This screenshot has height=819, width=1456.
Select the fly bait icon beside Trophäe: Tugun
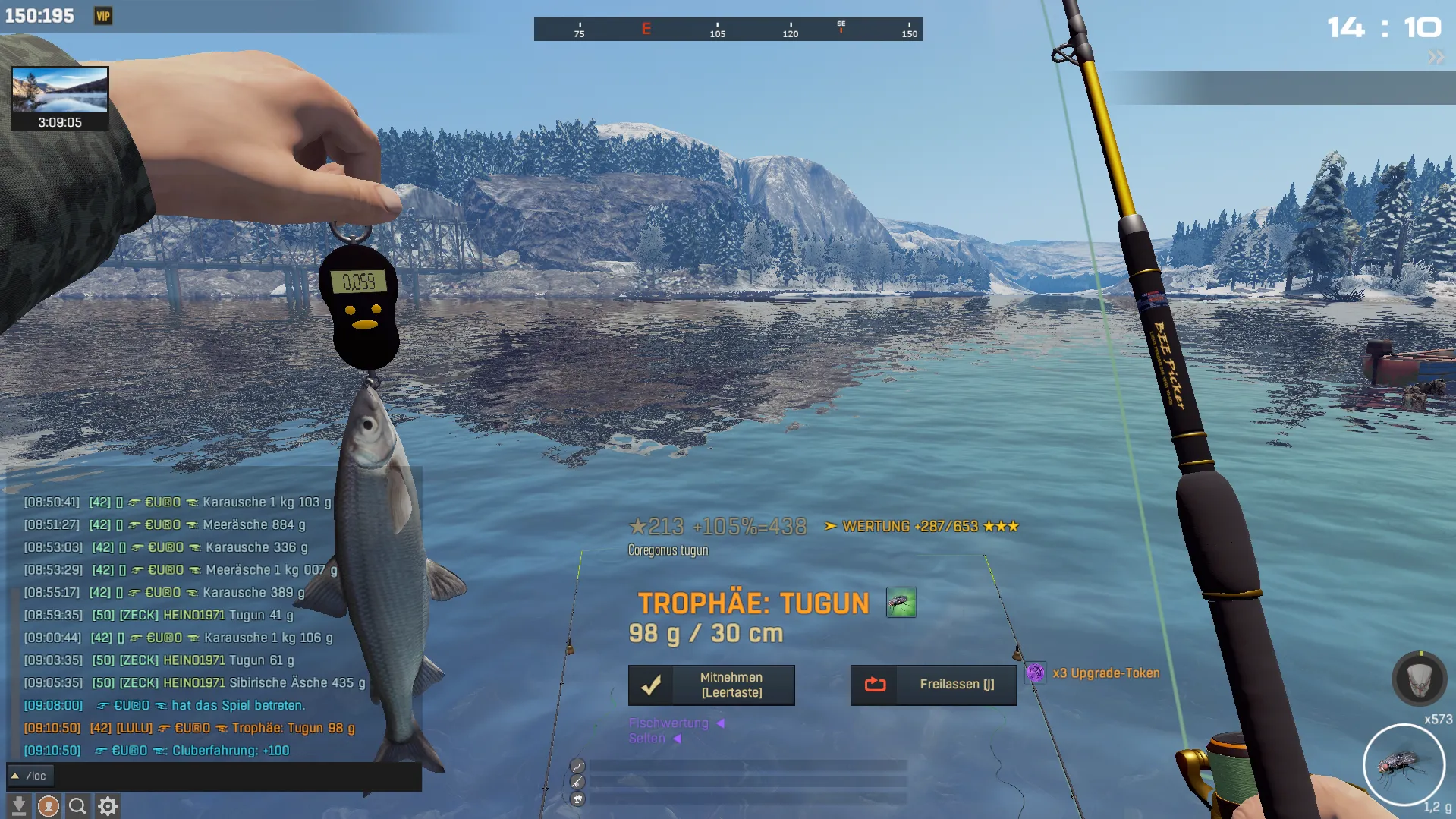coord(901,603)
